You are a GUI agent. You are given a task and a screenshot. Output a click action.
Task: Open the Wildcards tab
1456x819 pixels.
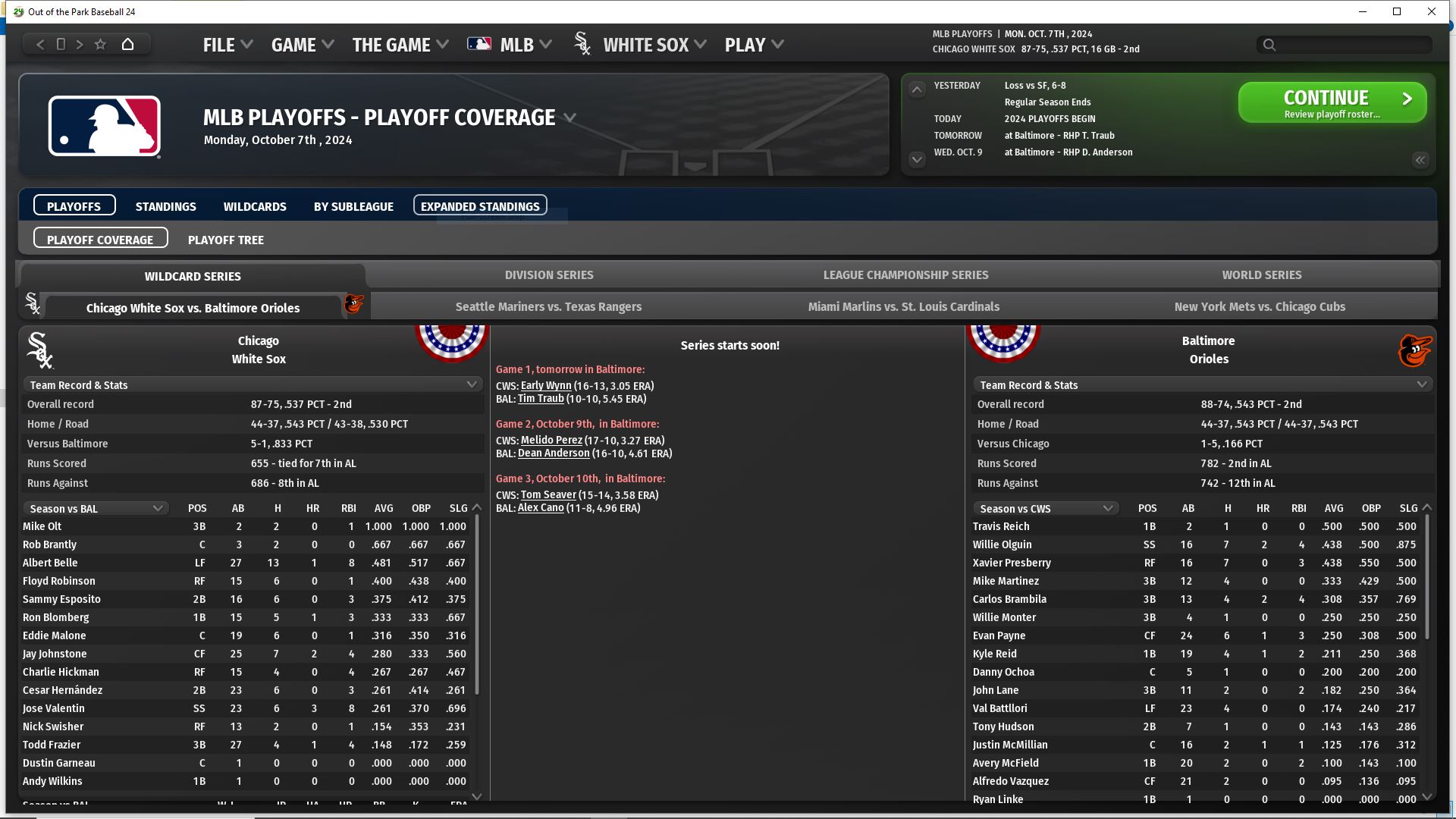click(255, 206)
